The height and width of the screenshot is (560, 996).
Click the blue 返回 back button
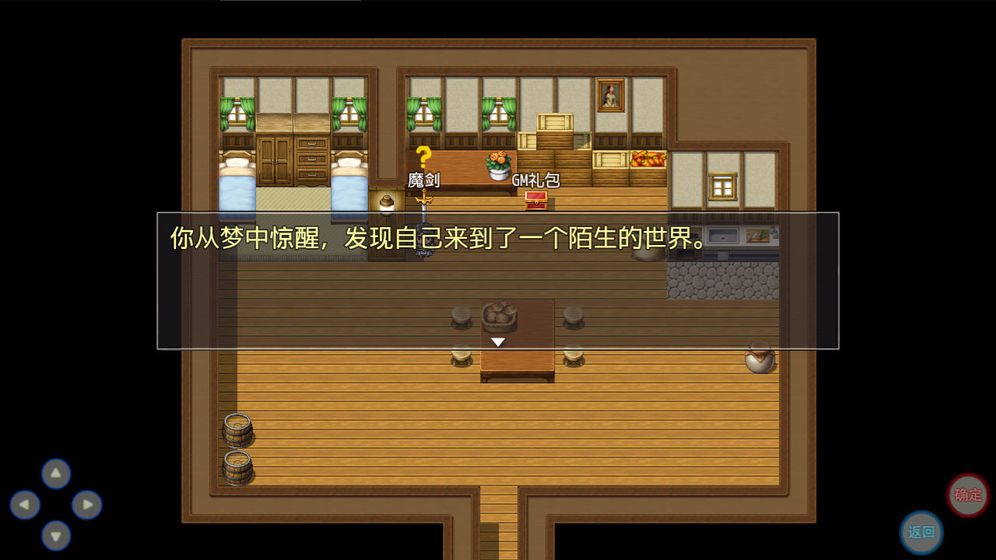click(x=921, y=532)
